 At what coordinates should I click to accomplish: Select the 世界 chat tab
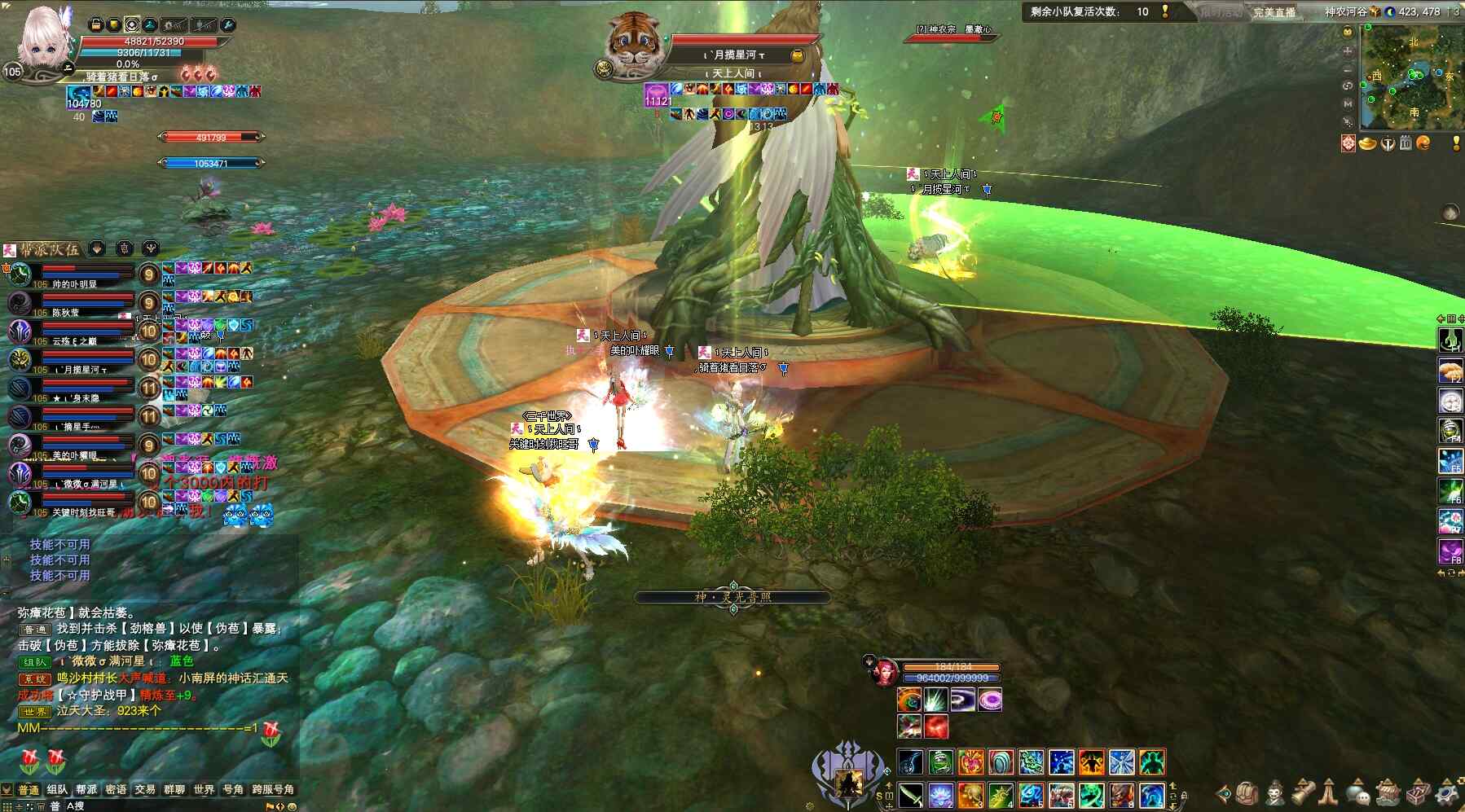pyautogui.click(x=204, y=789)
